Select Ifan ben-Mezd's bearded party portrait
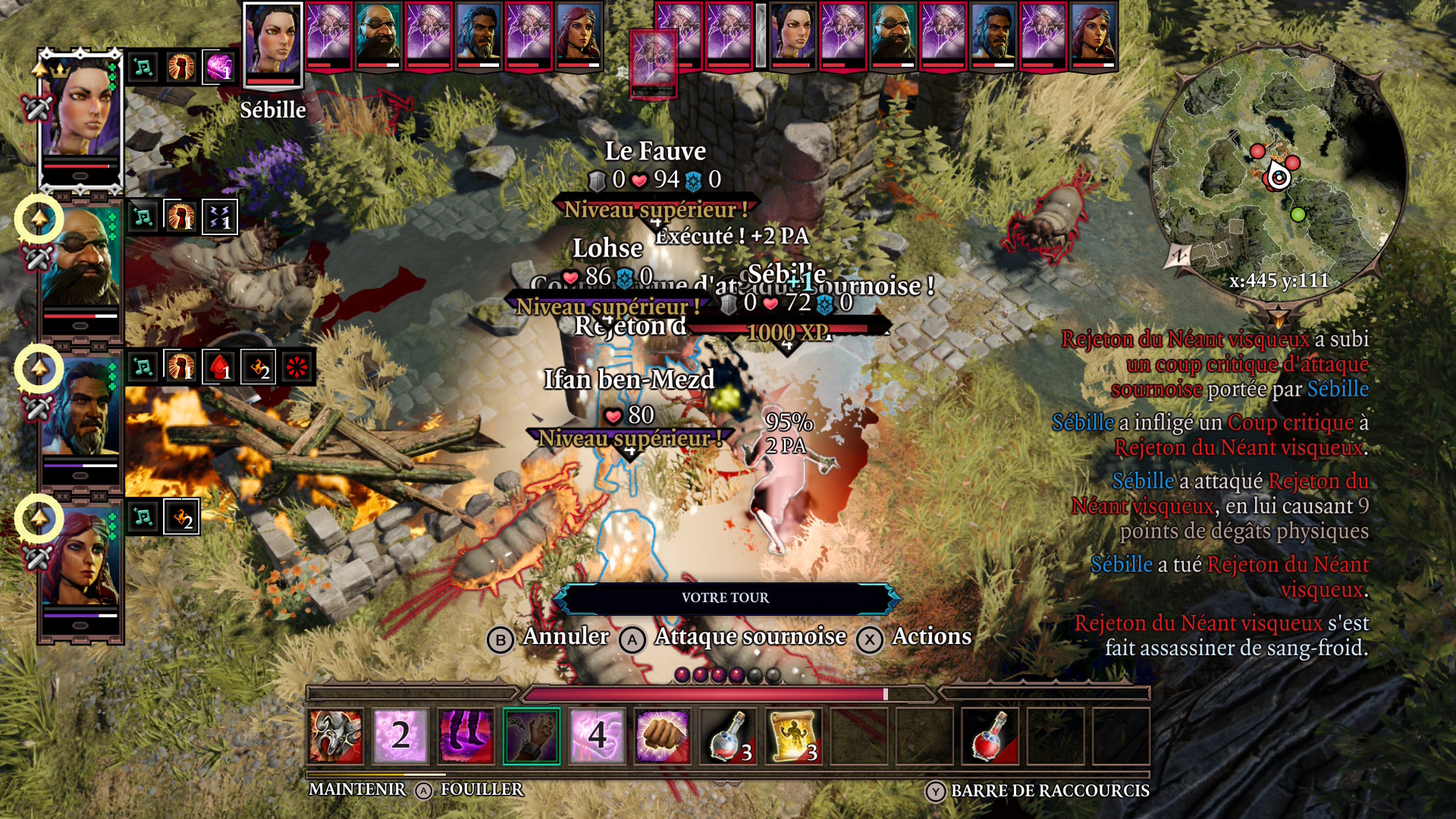Screen dimensions: 1456x819 (x=80, y=408)
